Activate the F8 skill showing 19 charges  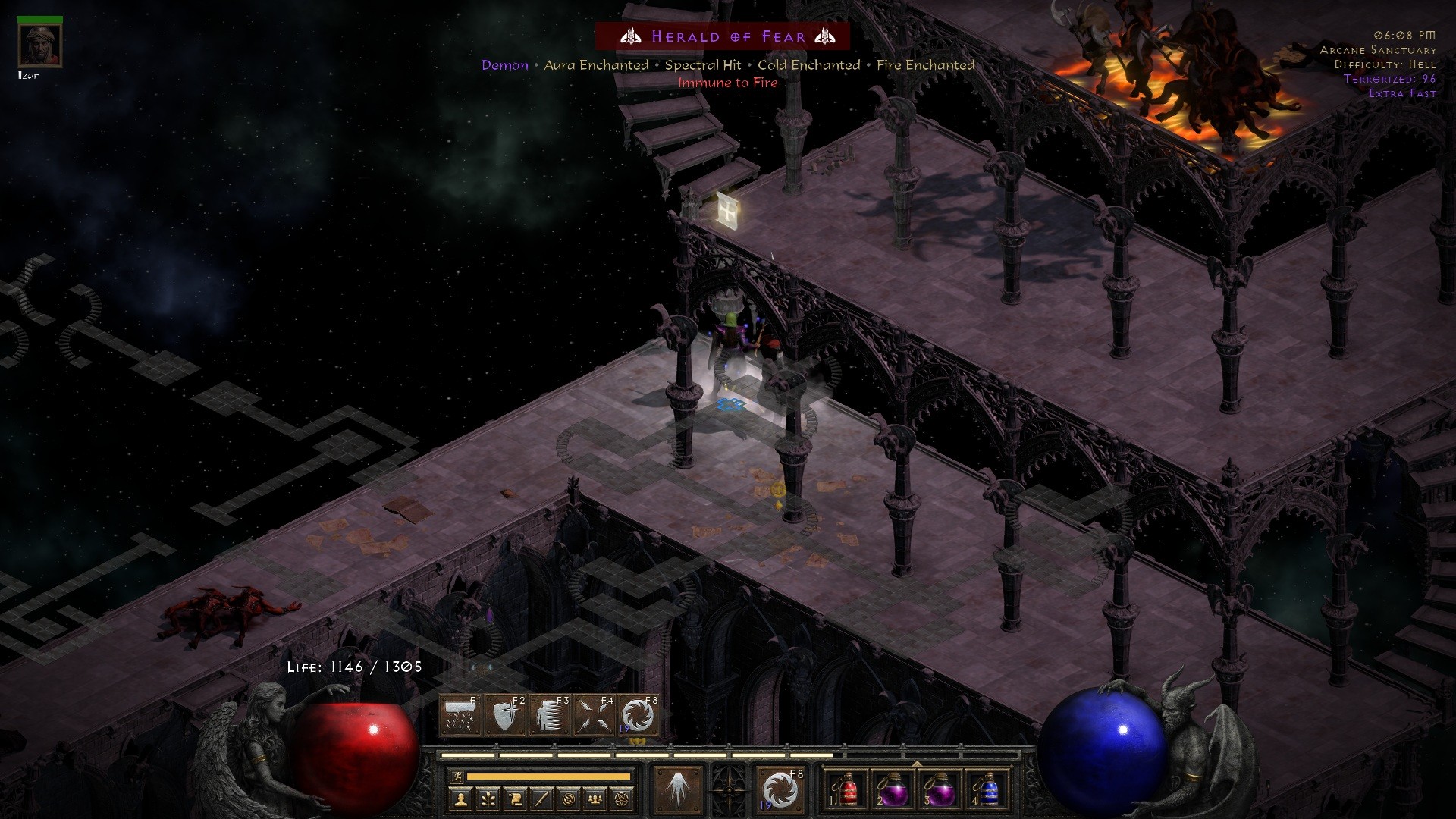click(637, 714)
